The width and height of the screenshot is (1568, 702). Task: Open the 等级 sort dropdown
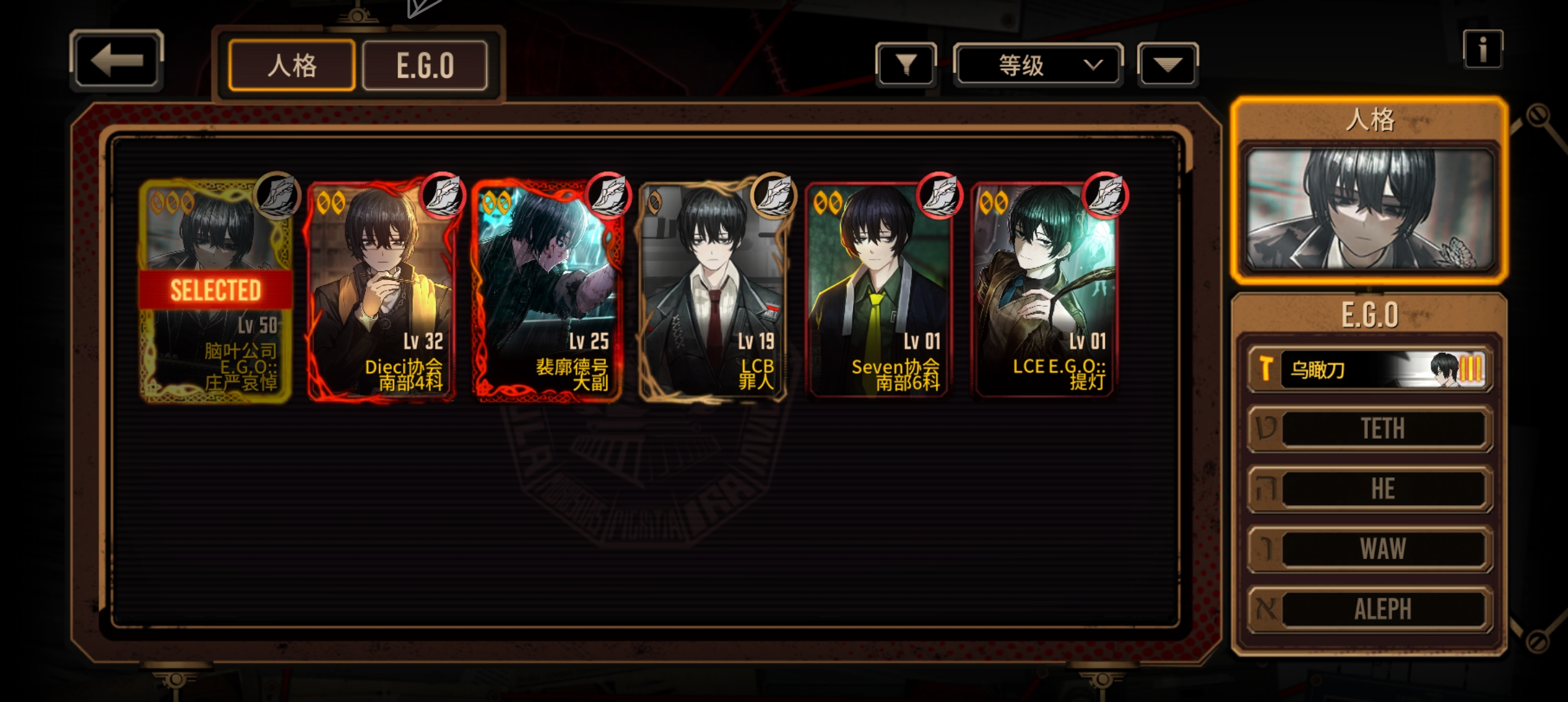(x=1038, y=64)
